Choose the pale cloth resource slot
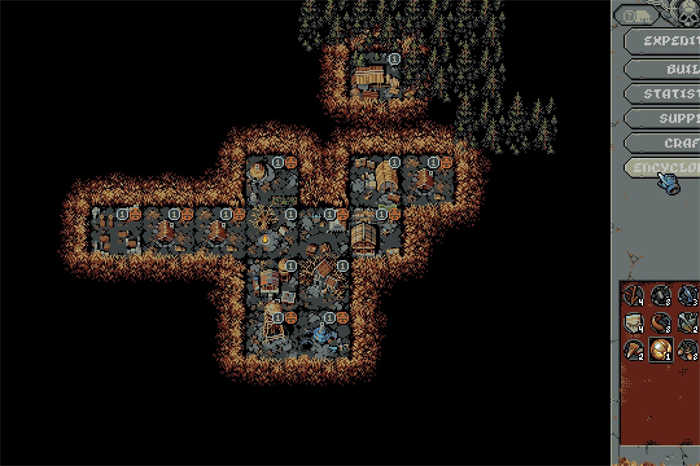 click(633, 322)
